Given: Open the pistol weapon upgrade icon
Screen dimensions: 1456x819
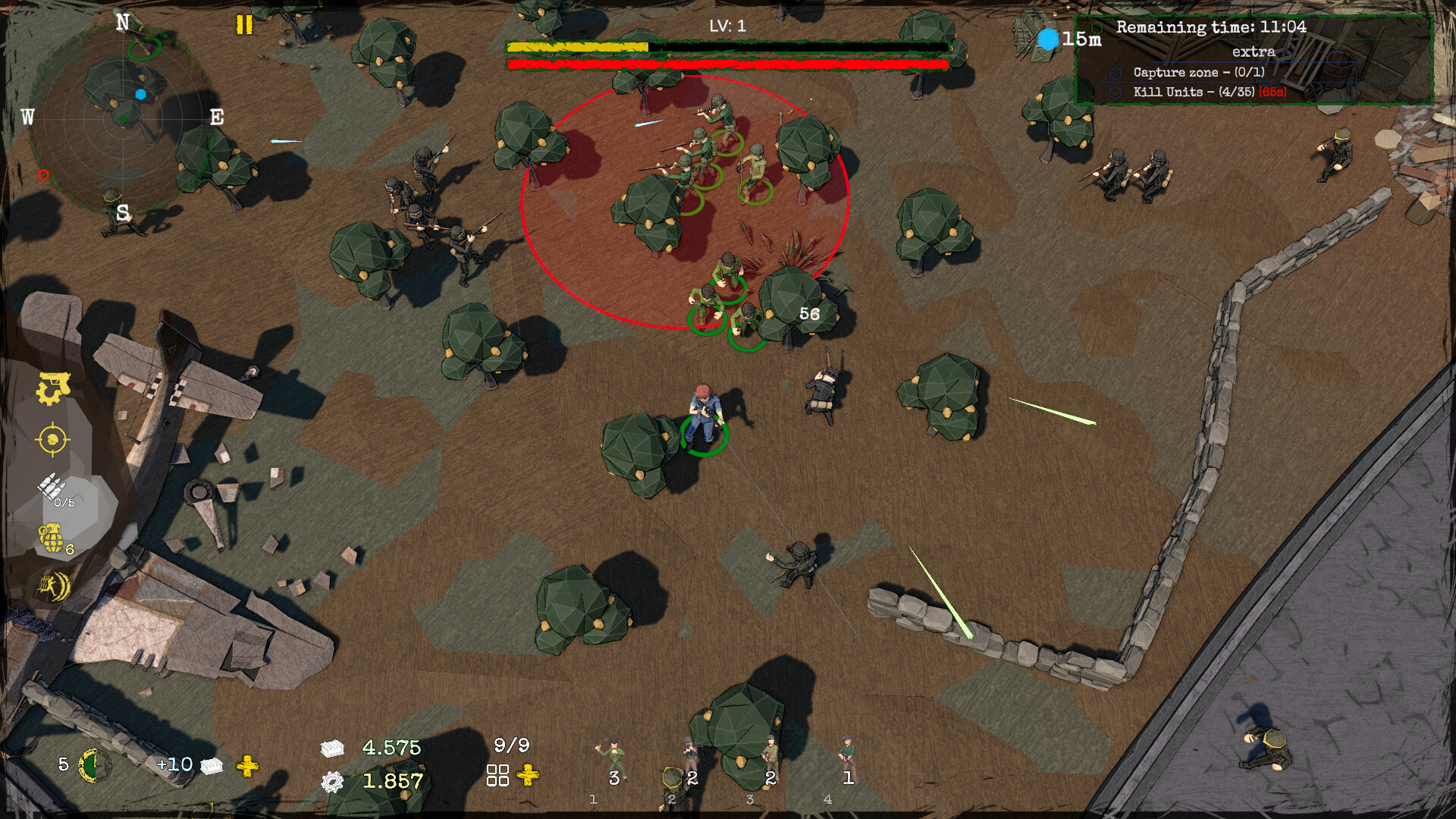Looking at the screenshot, I should (x=53, y=388).
